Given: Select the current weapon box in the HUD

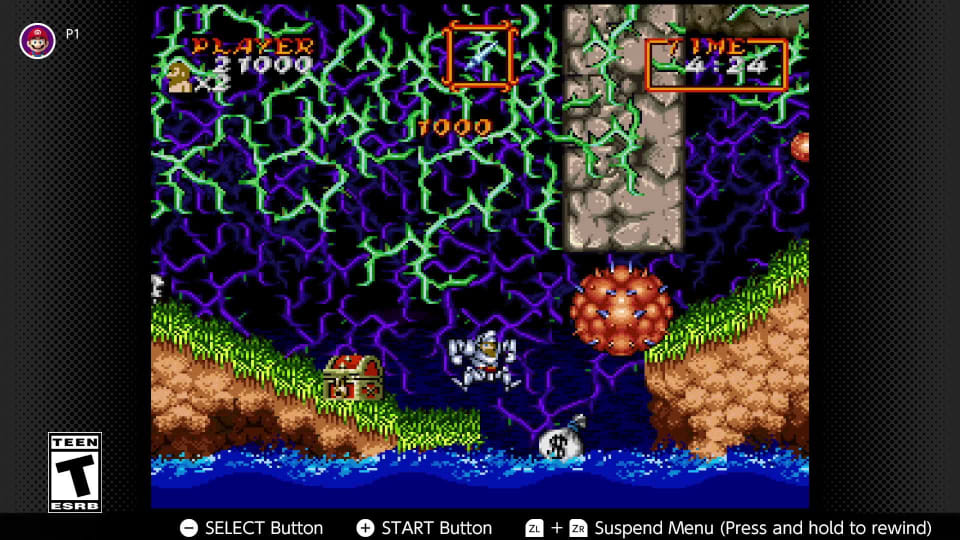Looking at the screenshot, I should tap(480, 55).
